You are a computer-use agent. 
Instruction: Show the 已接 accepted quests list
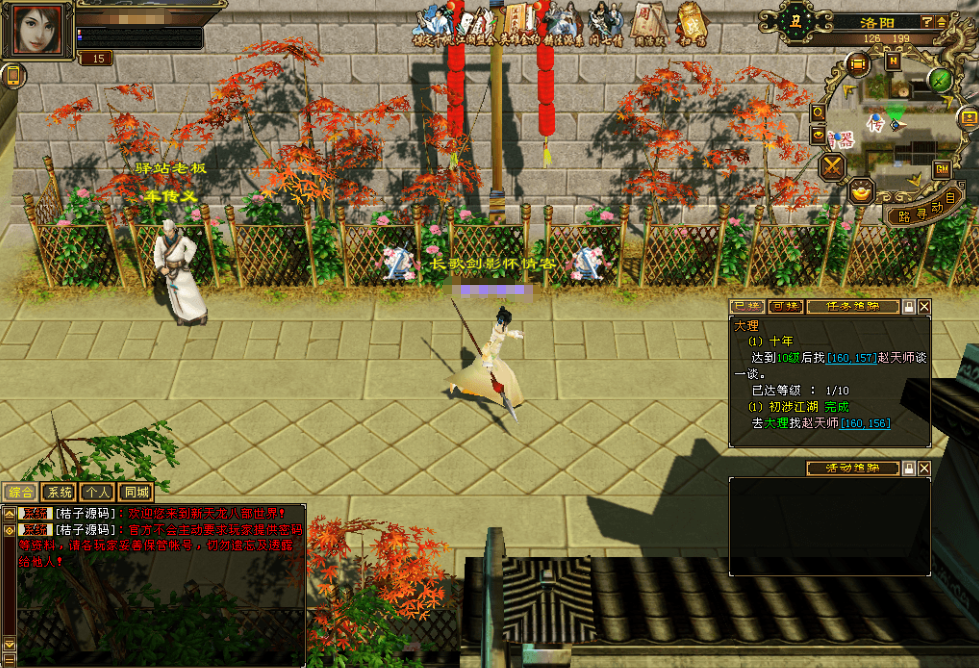pyautogui.click(x=747, y=307)
